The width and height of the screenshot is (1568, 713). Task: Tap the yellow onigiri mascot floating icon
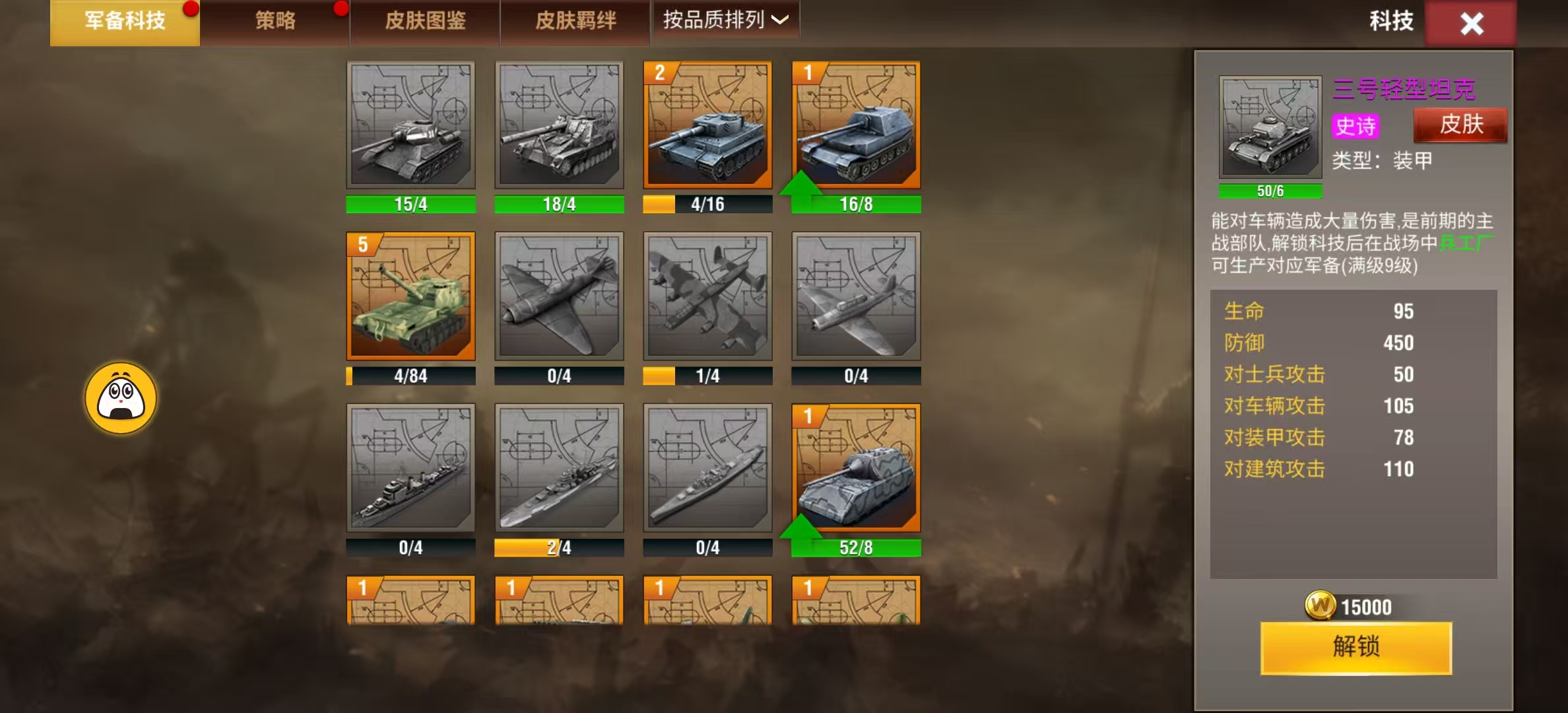[x=121, y=398]
